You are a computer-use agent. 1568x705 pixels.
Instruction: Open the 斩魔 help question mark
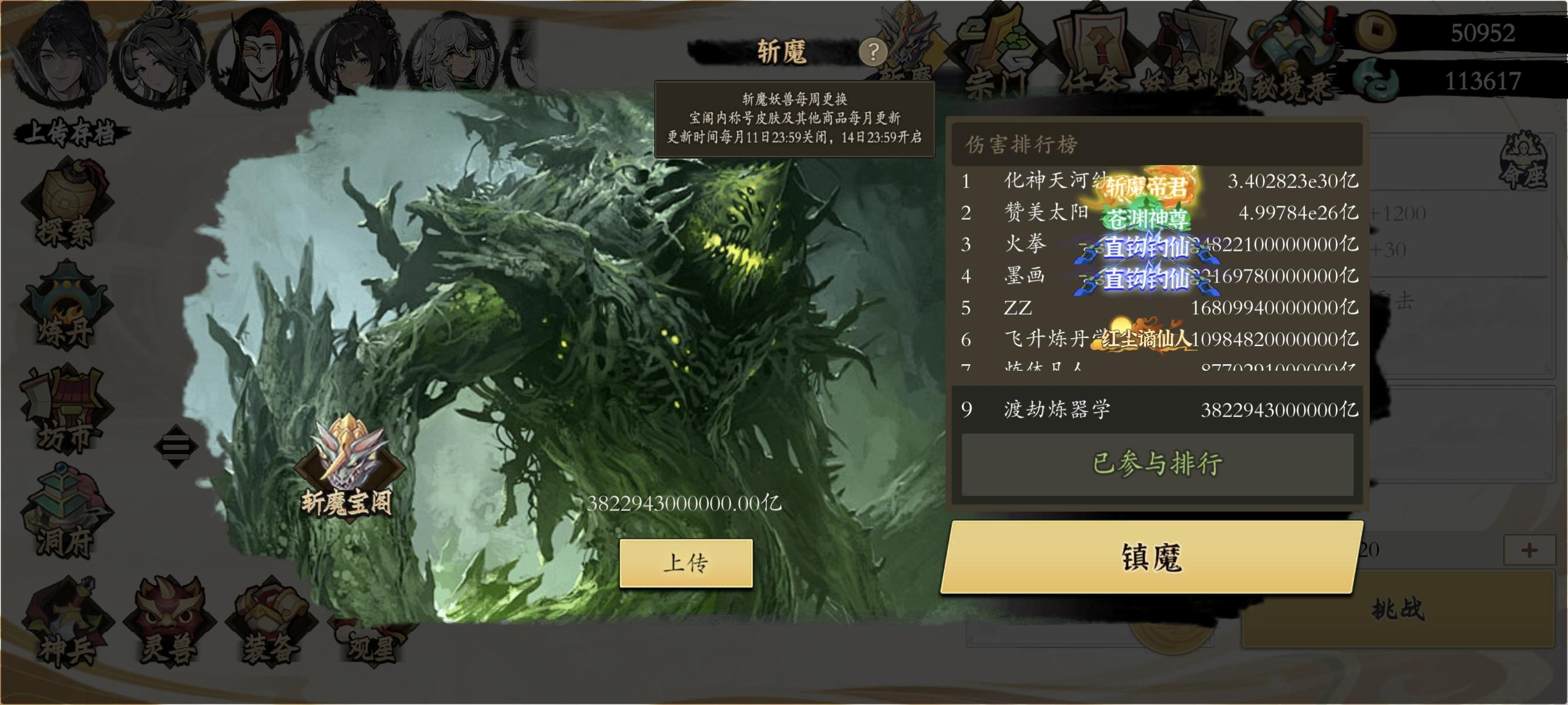click(x=873, y=52)
